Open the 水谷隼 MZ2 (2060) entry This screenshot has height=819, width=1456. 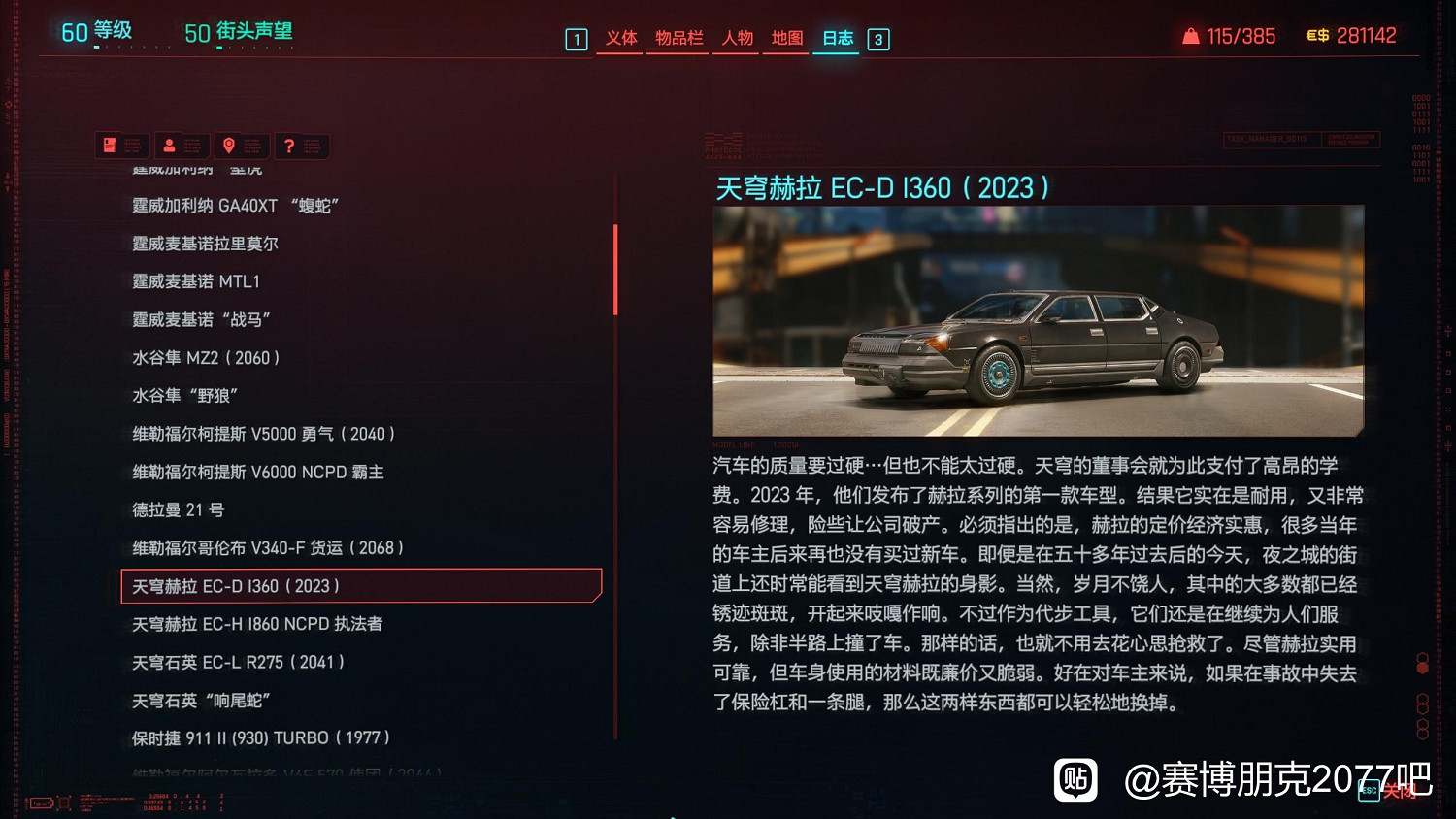[207, 357]
